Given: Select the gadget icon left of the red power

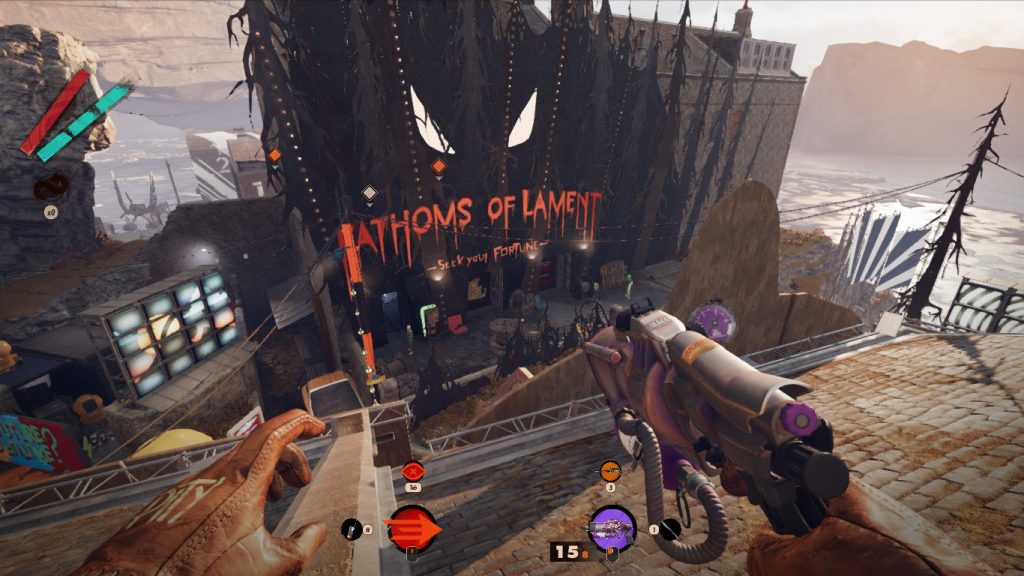Looking at the screenshot, I should click(x=351, y=528).
